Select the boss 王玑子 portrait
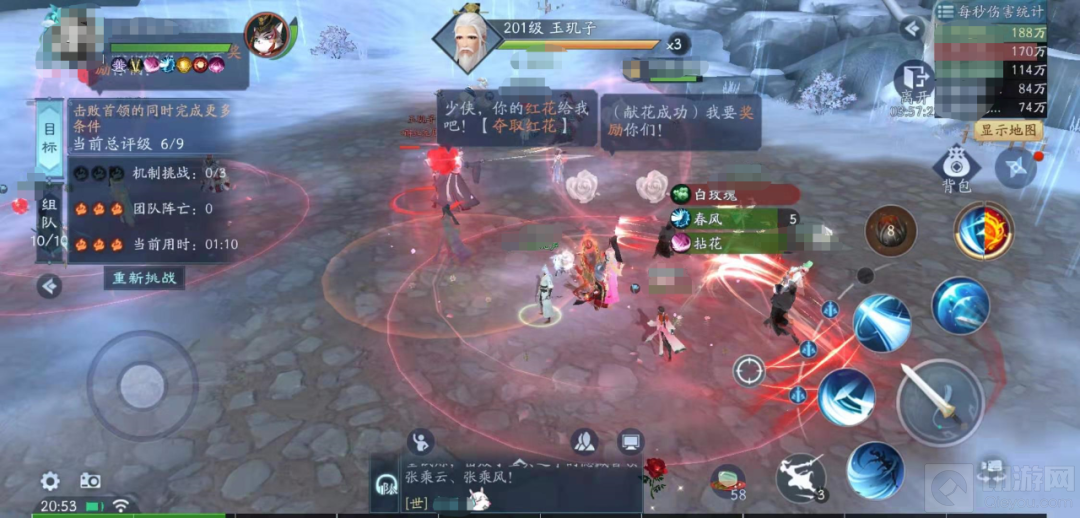The image size is (1080, 518). click(467, 40)
